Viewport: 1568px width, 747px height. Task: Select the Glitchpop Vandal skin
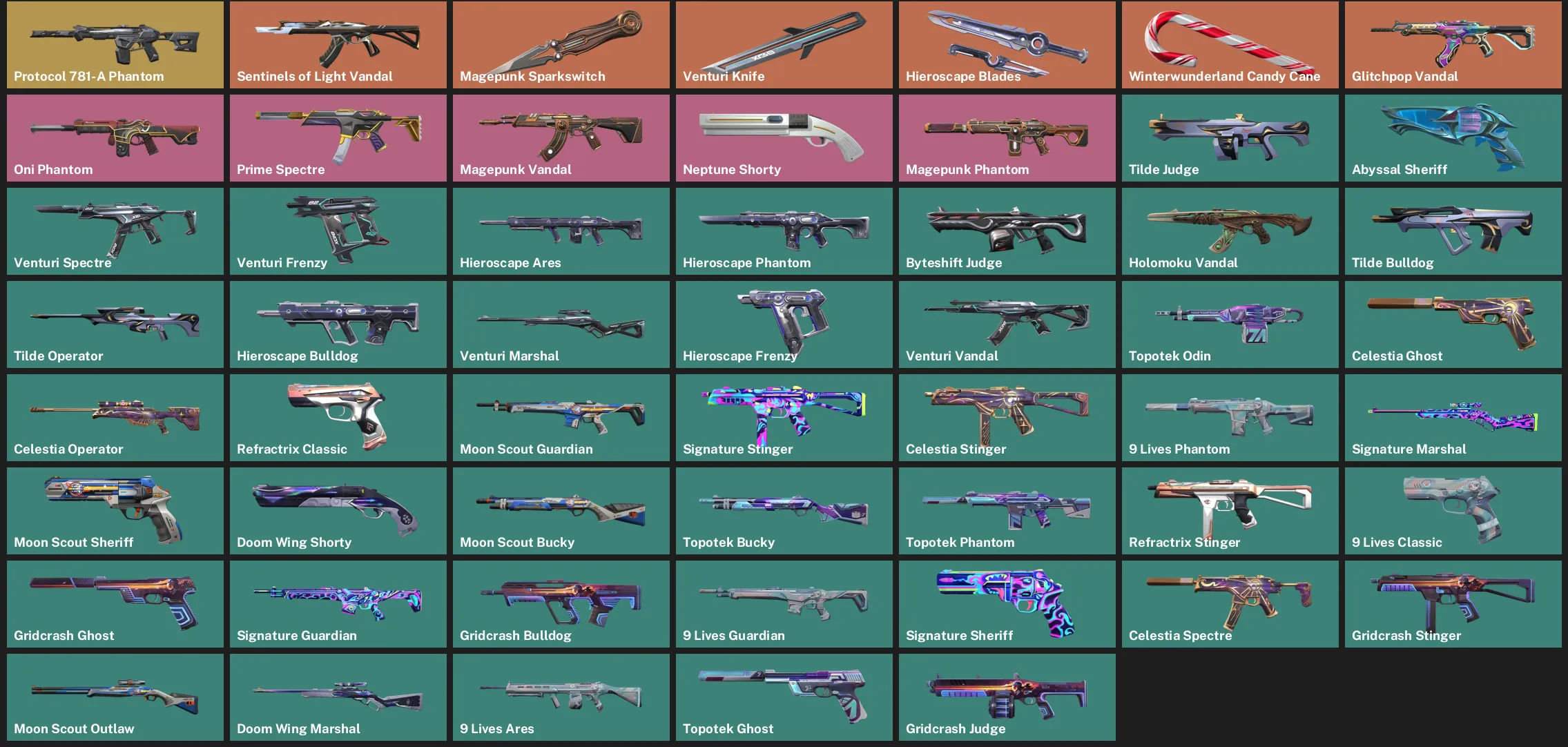point(1453,44)
